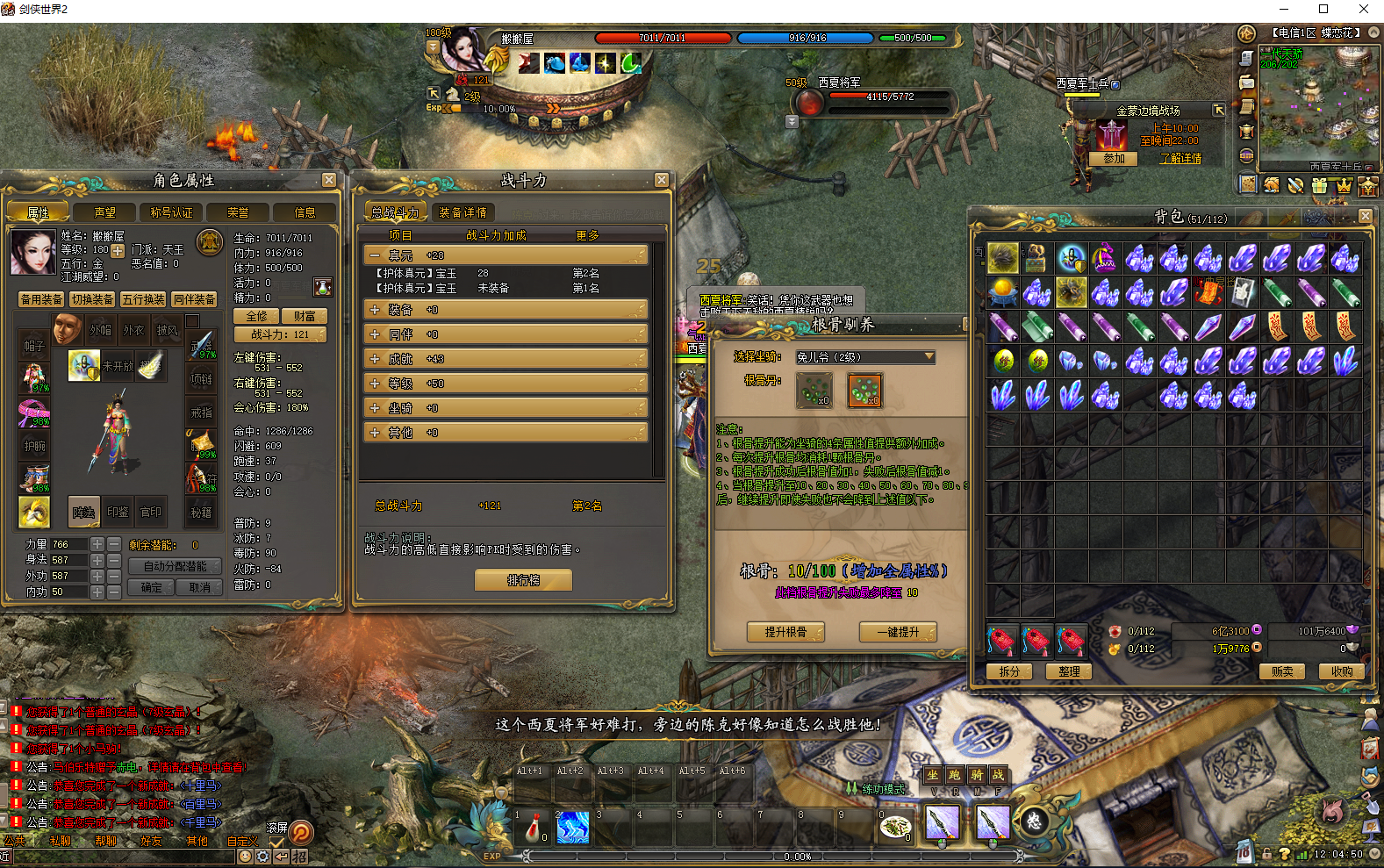Screen dimensions: 1384x868
Task: Close the 角色属性 character window
Action: [x=329, y=180]
